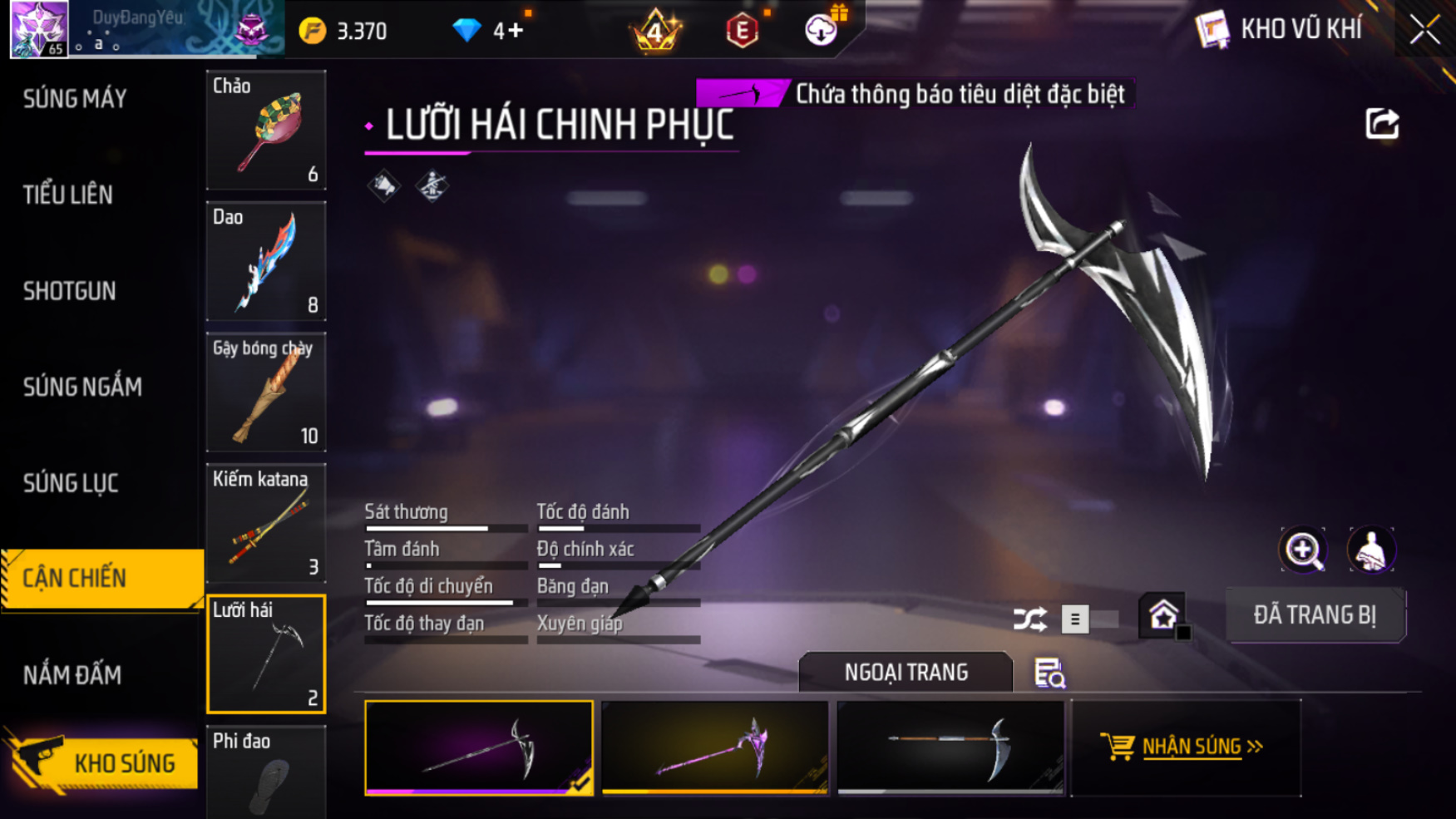This screenshot has width=1456, height=819.
Task: Click the Đã Trang Bị button
Action: pos(1315,615)
